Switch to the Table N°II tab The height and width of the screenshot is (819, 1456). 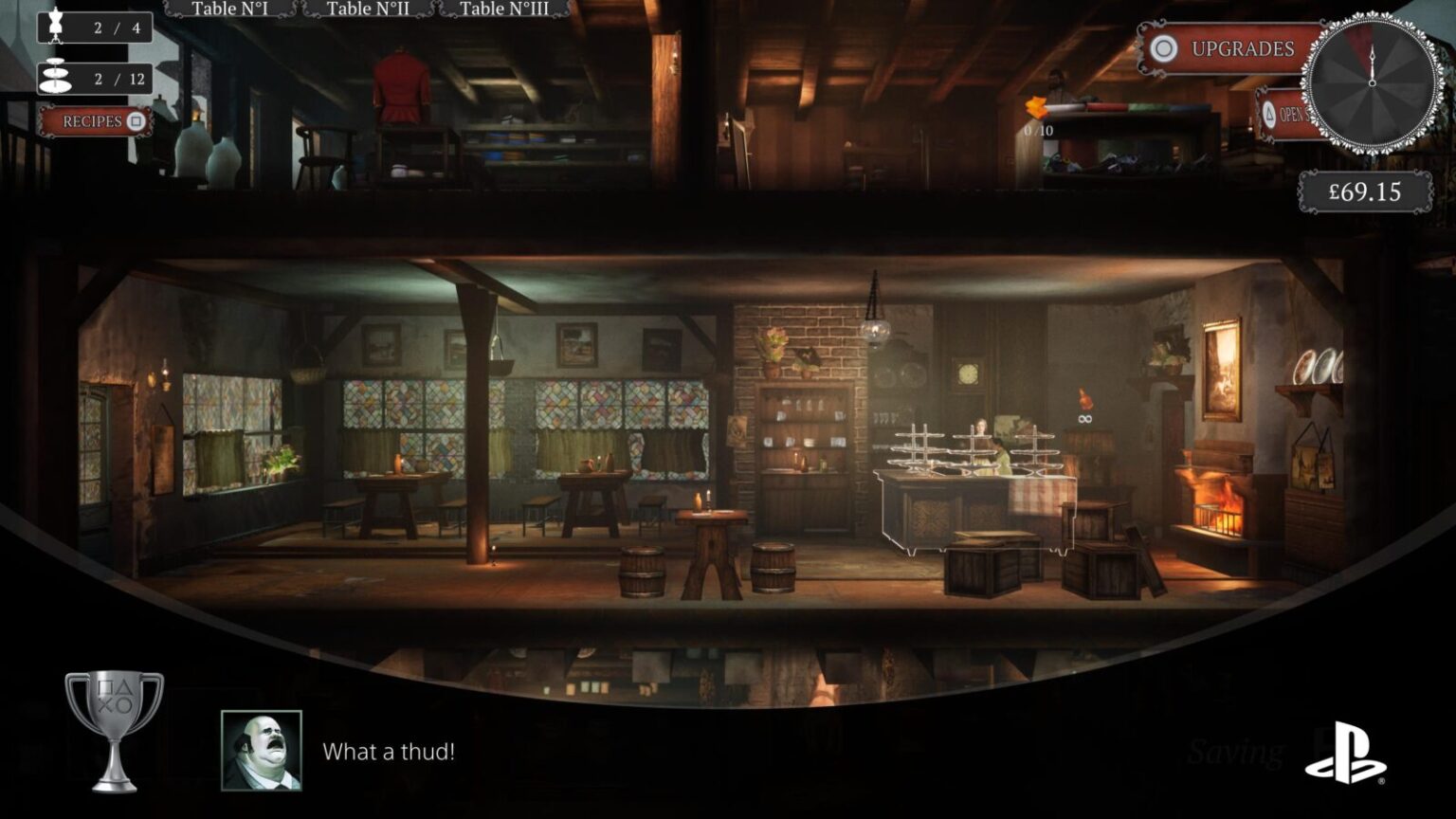pos(368,9)
